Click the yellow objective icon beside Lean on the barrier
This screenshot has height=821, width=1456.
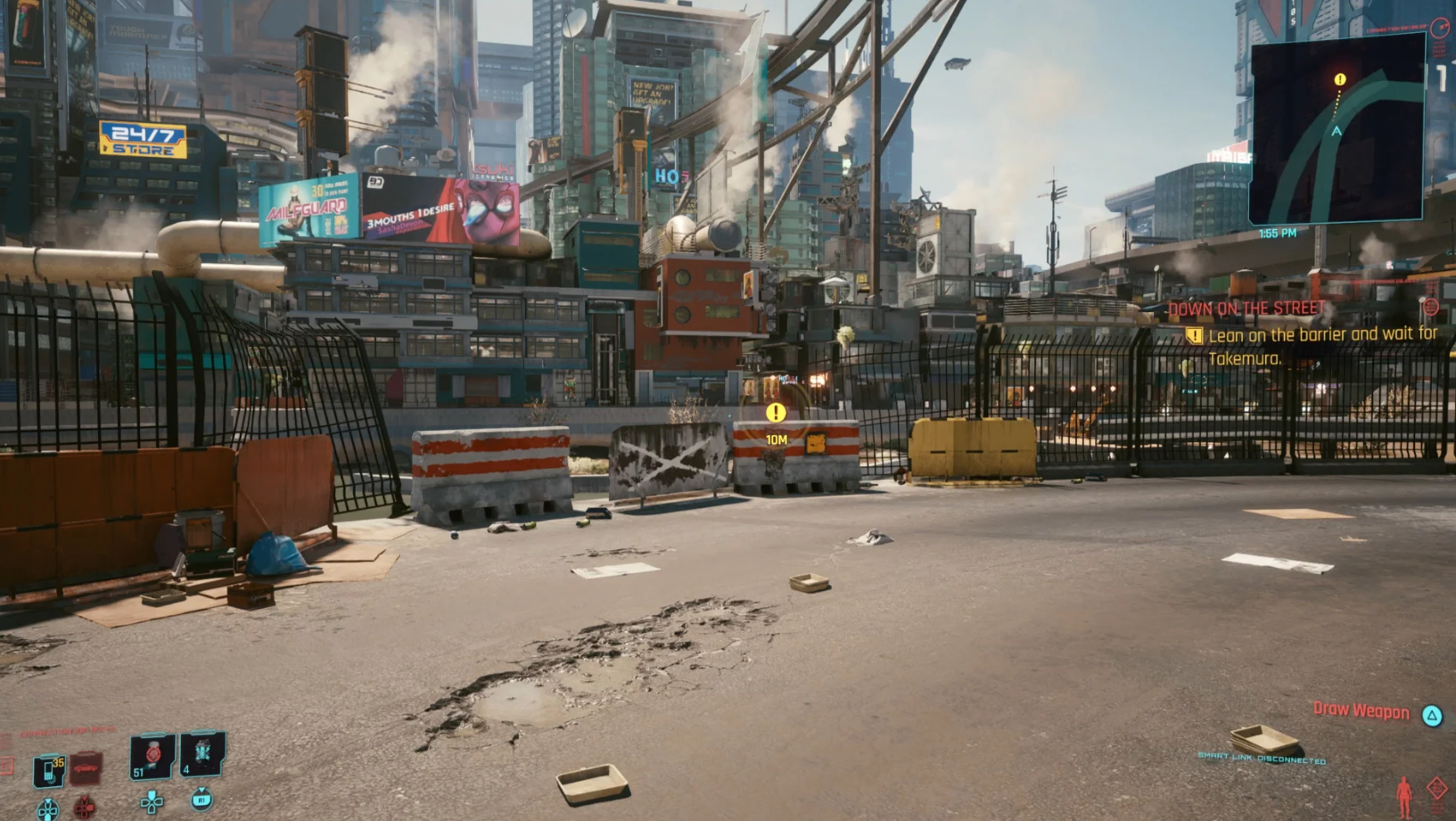pos(1194,336)
